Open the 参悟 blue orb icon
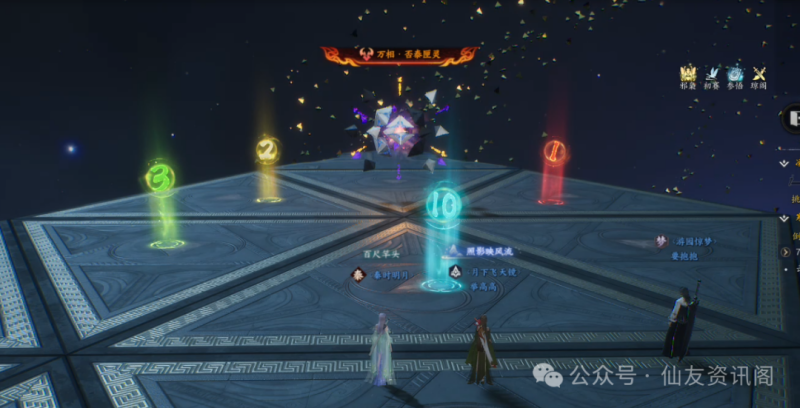The width and height of the screenshot is (800, 408). click(x=735, y=73)
